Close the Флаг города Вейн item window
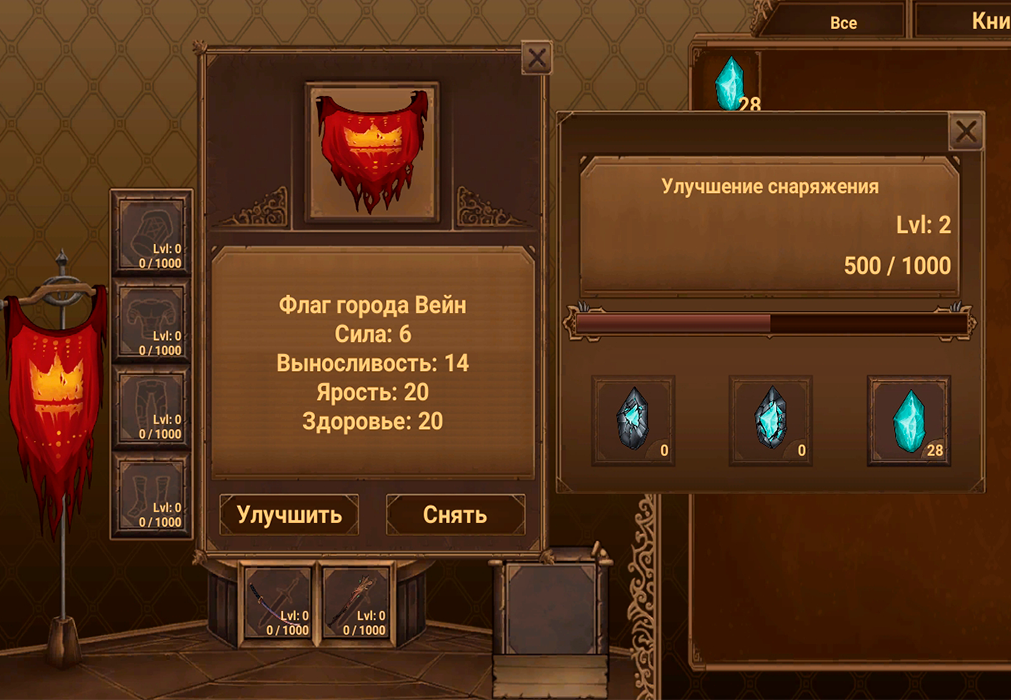Screen dimensions: 1011x700 click(537, 58)
